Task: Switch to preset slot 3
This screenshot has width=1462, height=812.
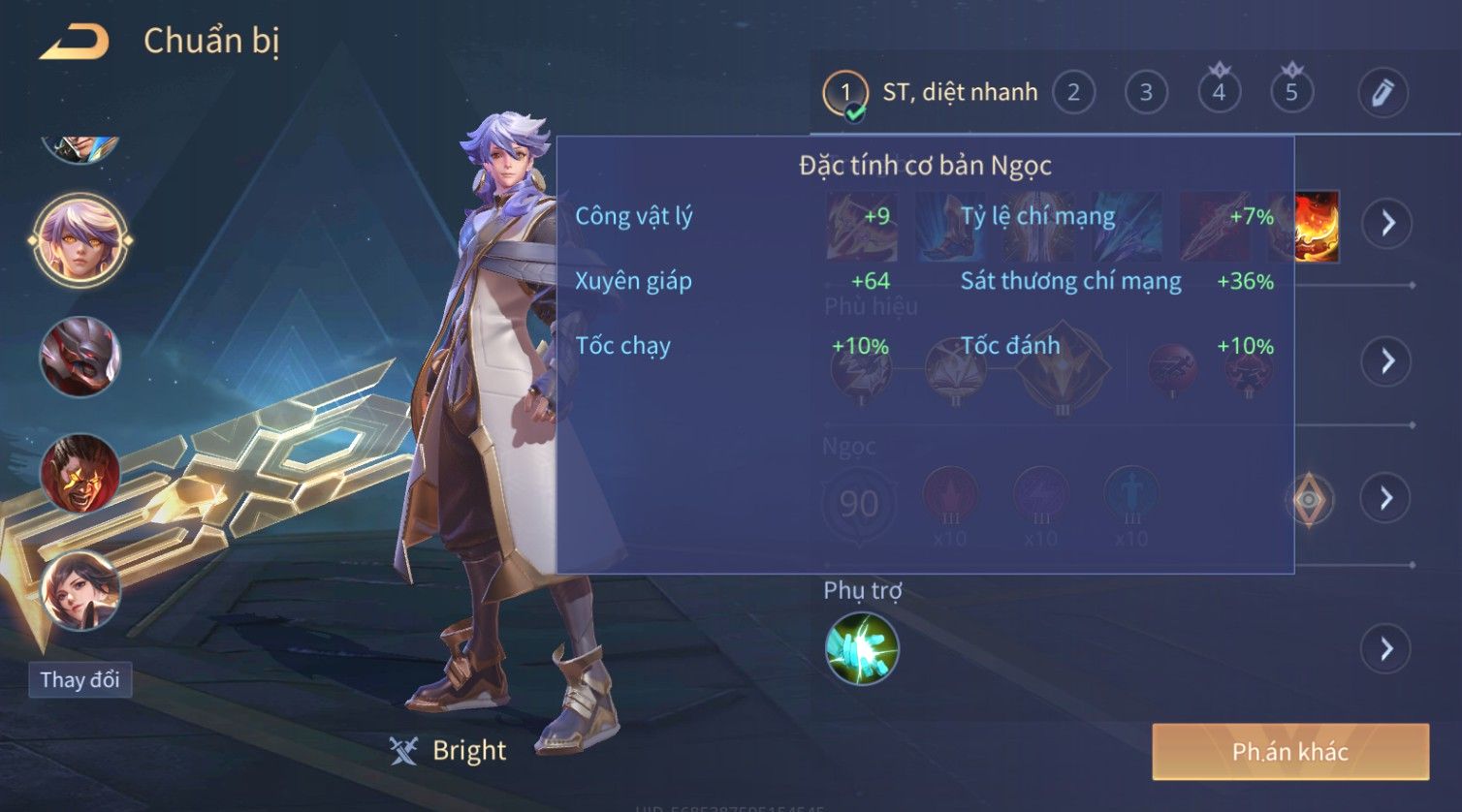Action: tap(1146, 93)
